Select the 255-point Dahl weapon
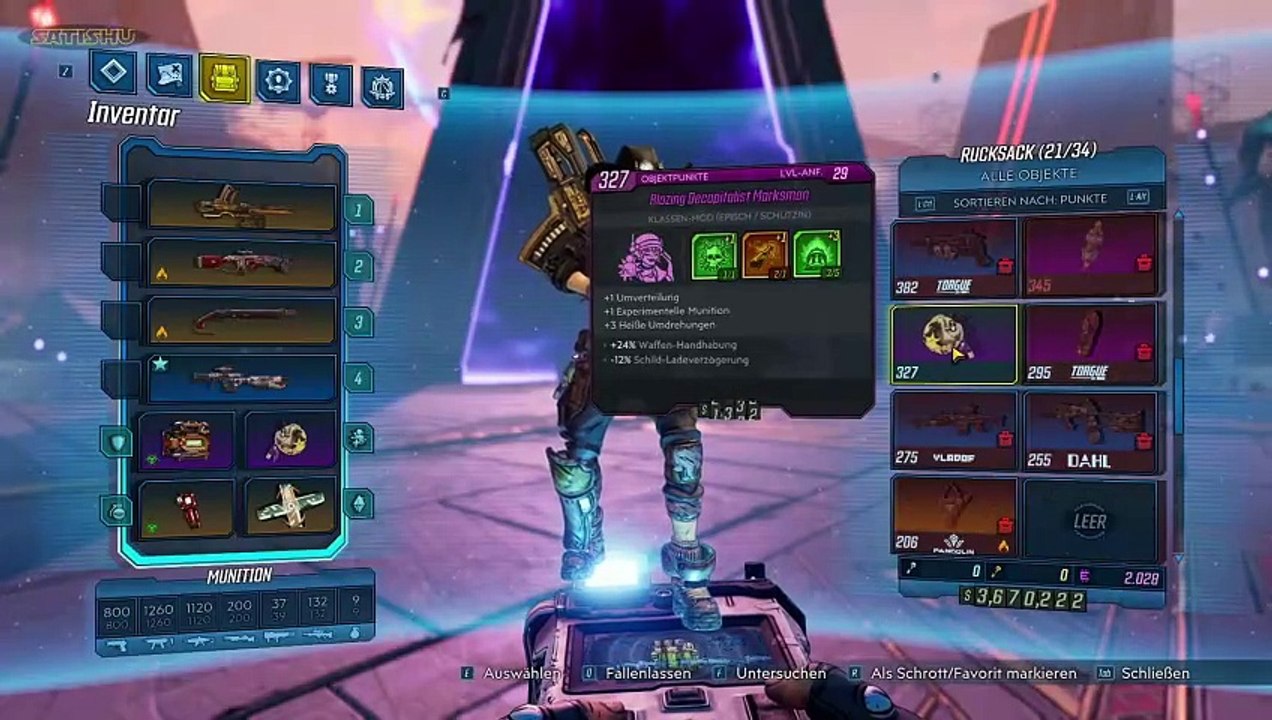 pos(1091,431)
